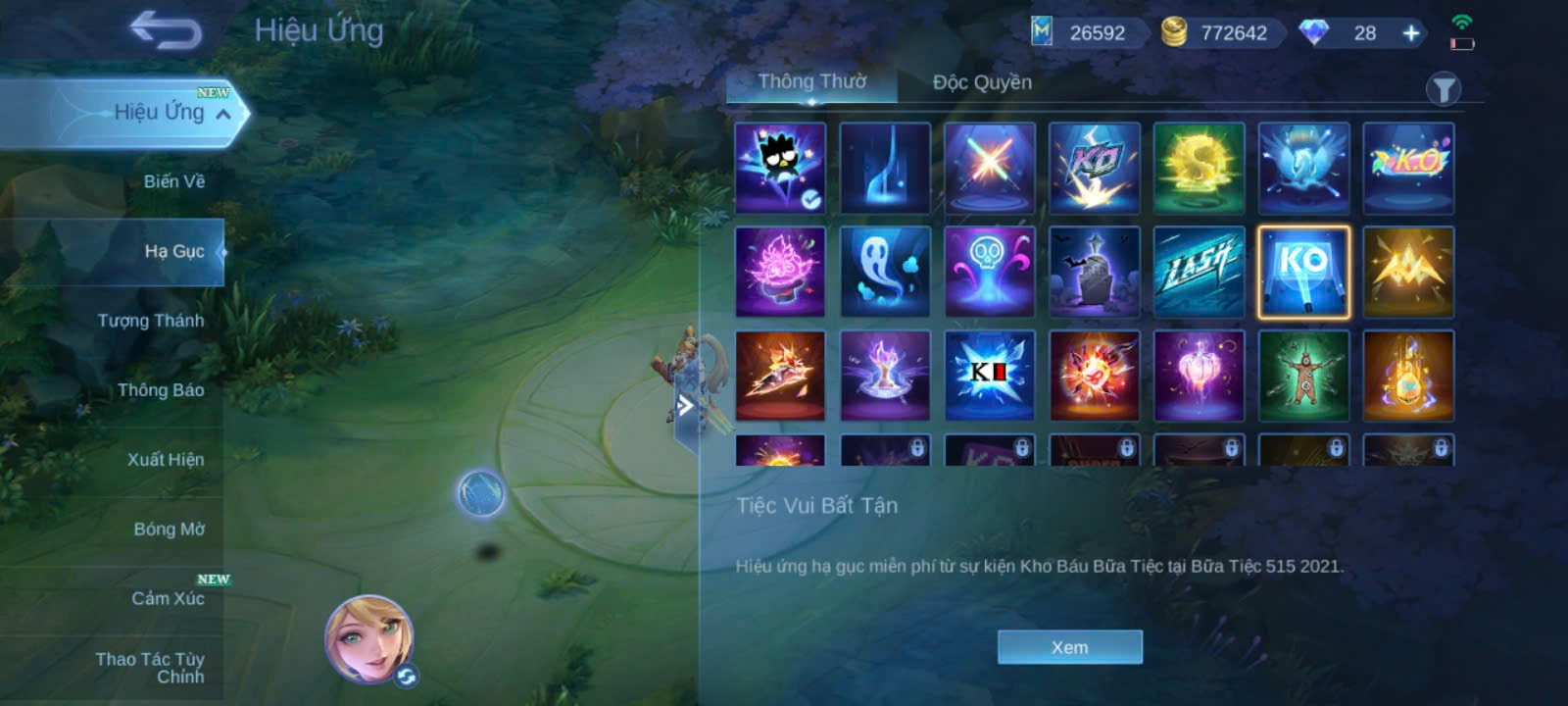This screenshot has width=1568, height=706.
Task: Swap the hero via the portrait
Action: click(x=369, y=638)
